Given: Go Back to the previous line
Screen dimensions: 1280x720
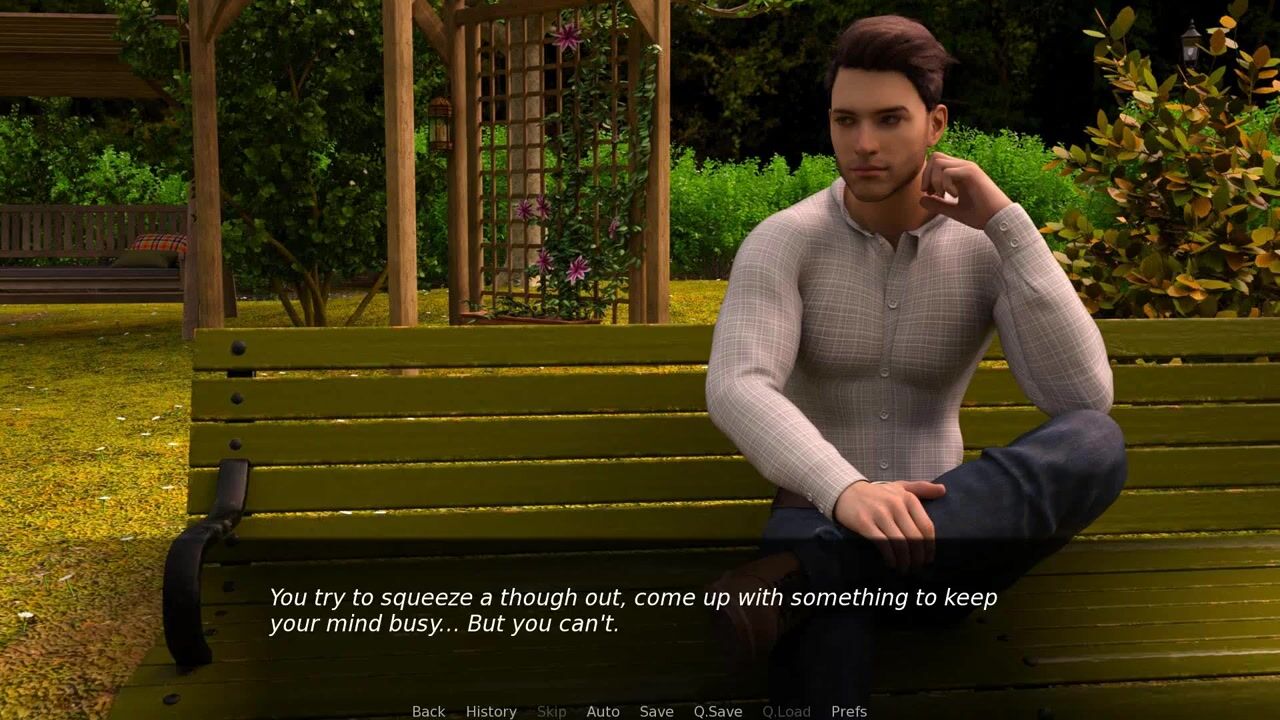Looking at the screenshot, I should click(428, 711).
